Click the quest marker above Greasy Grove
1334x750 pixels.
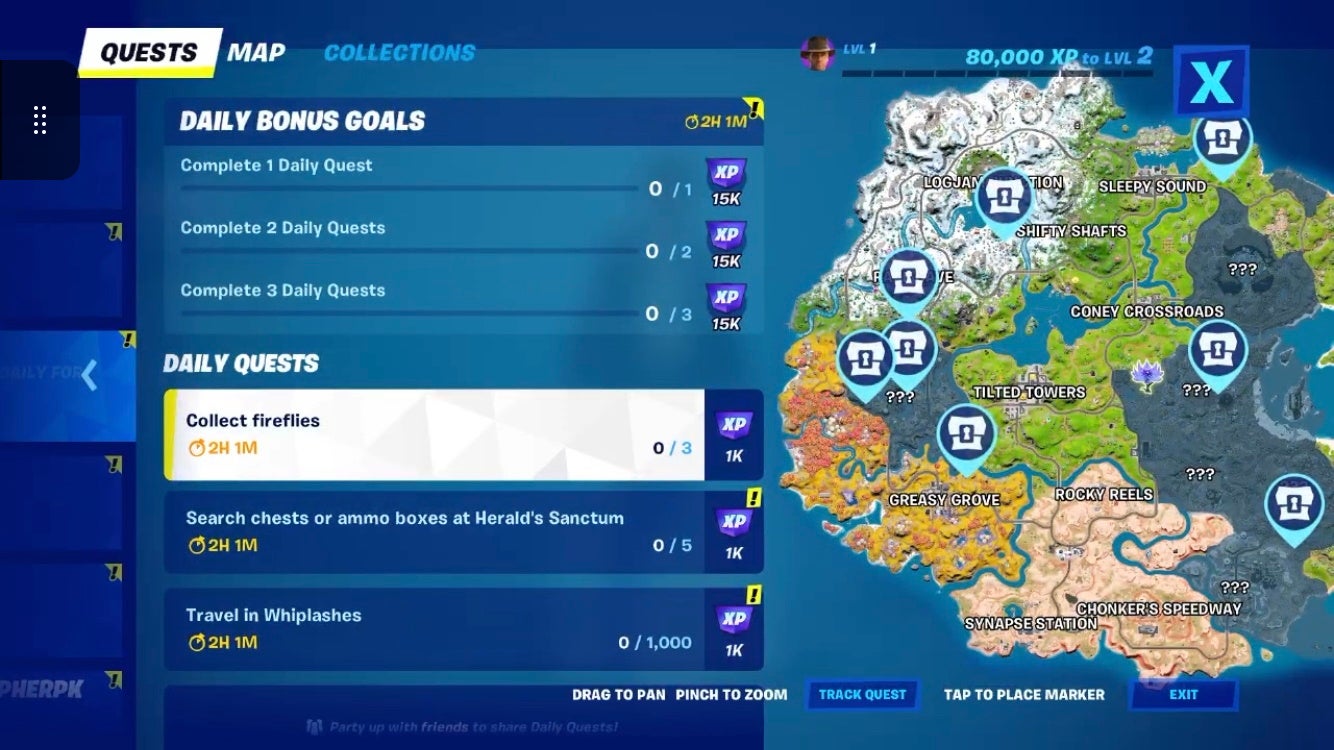point(965,433)
